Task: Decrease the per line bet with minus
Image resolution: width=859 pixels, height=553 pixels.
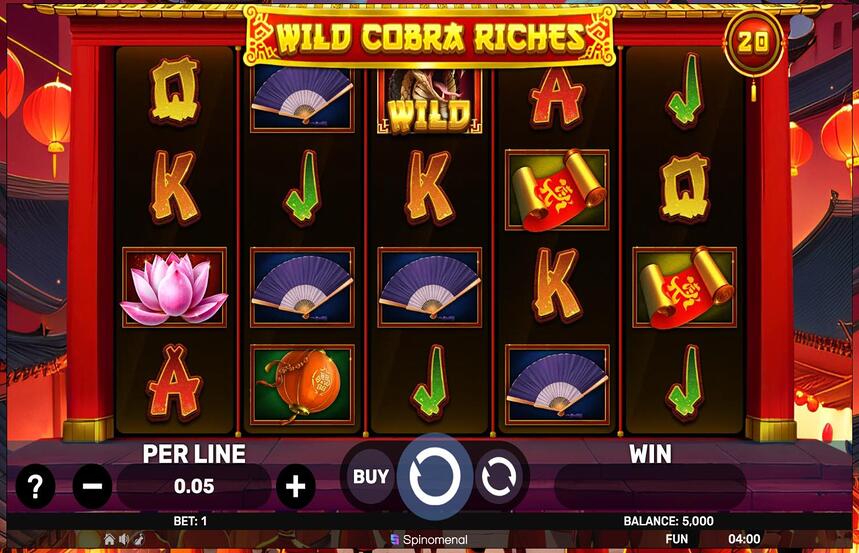Action: click(93, 487)
